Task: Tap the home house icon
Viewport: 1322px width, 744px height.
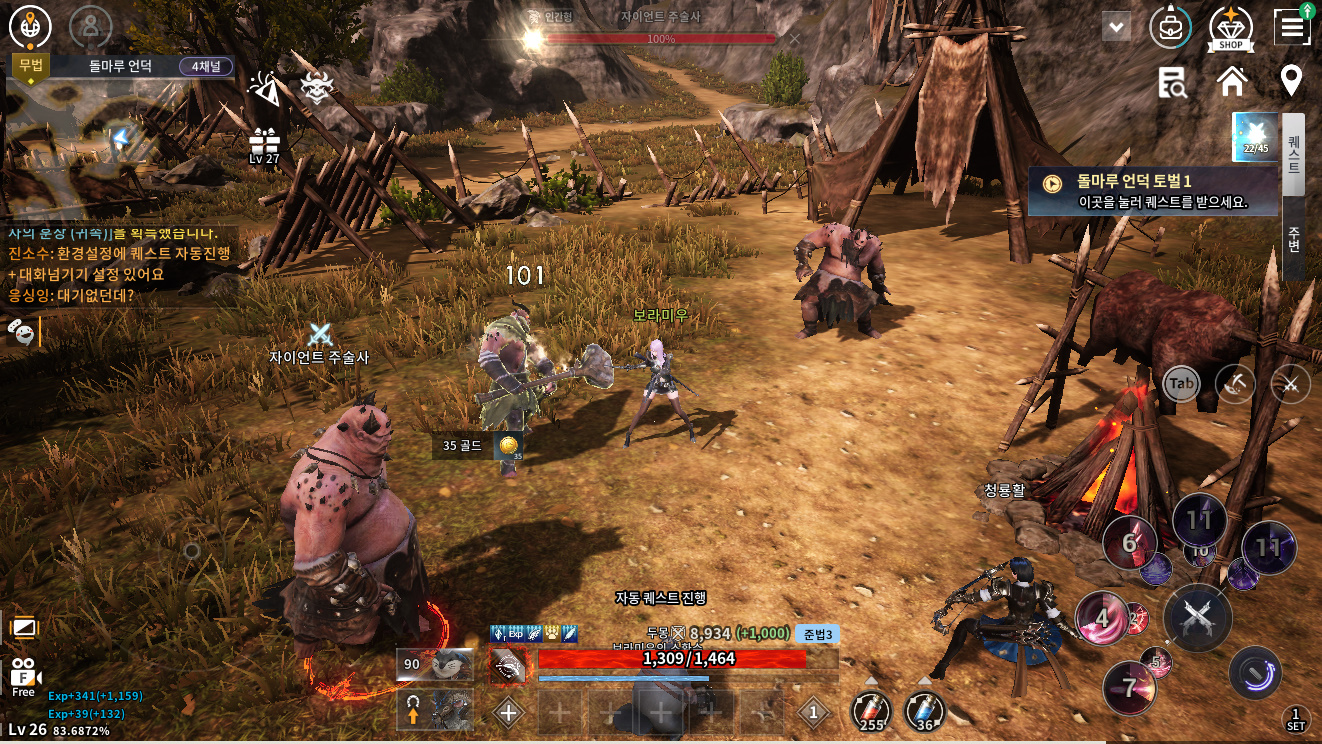Action: coord(1231,82)
